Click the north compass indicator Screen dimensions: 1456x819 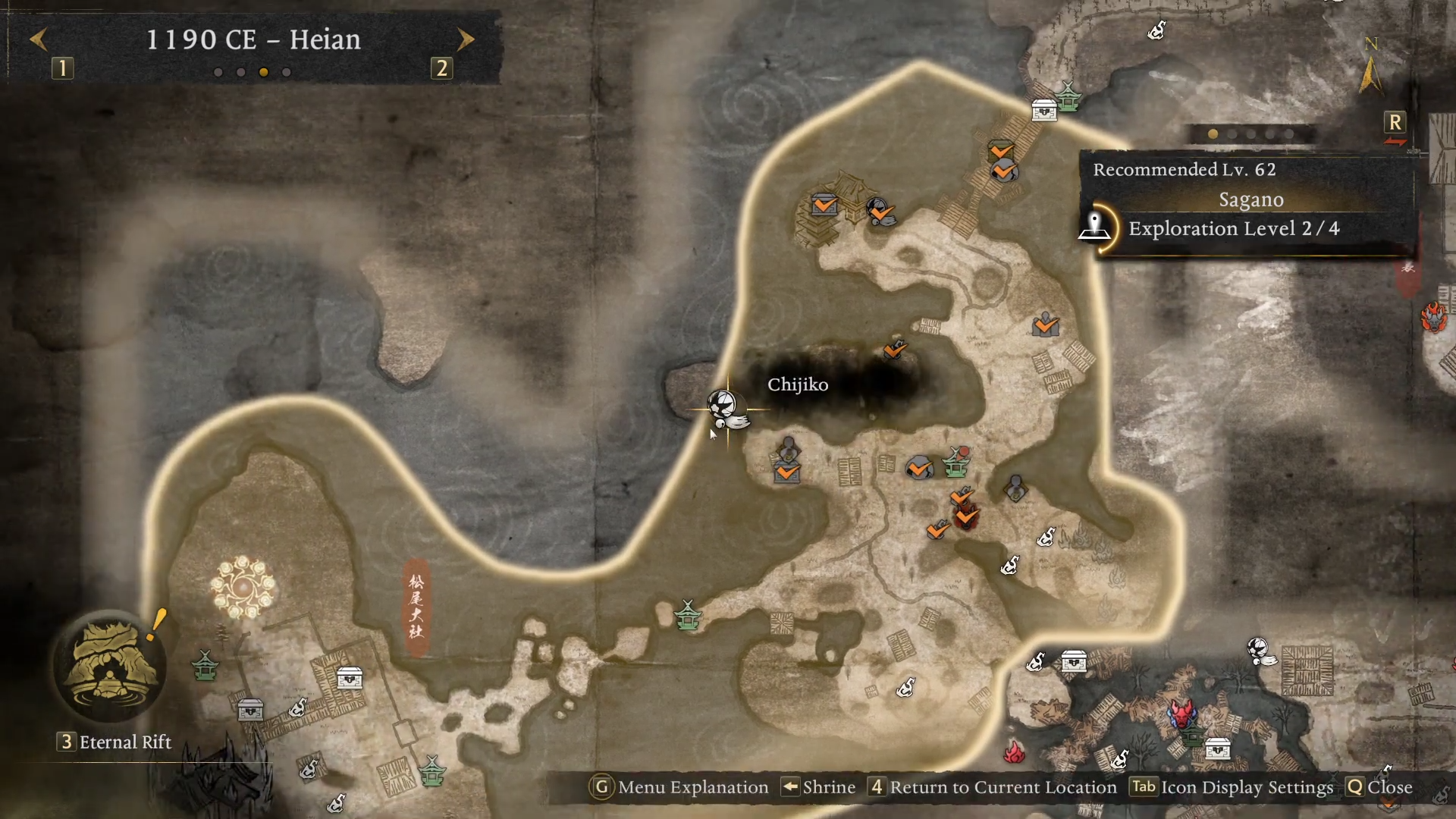tap(1370, 67)
